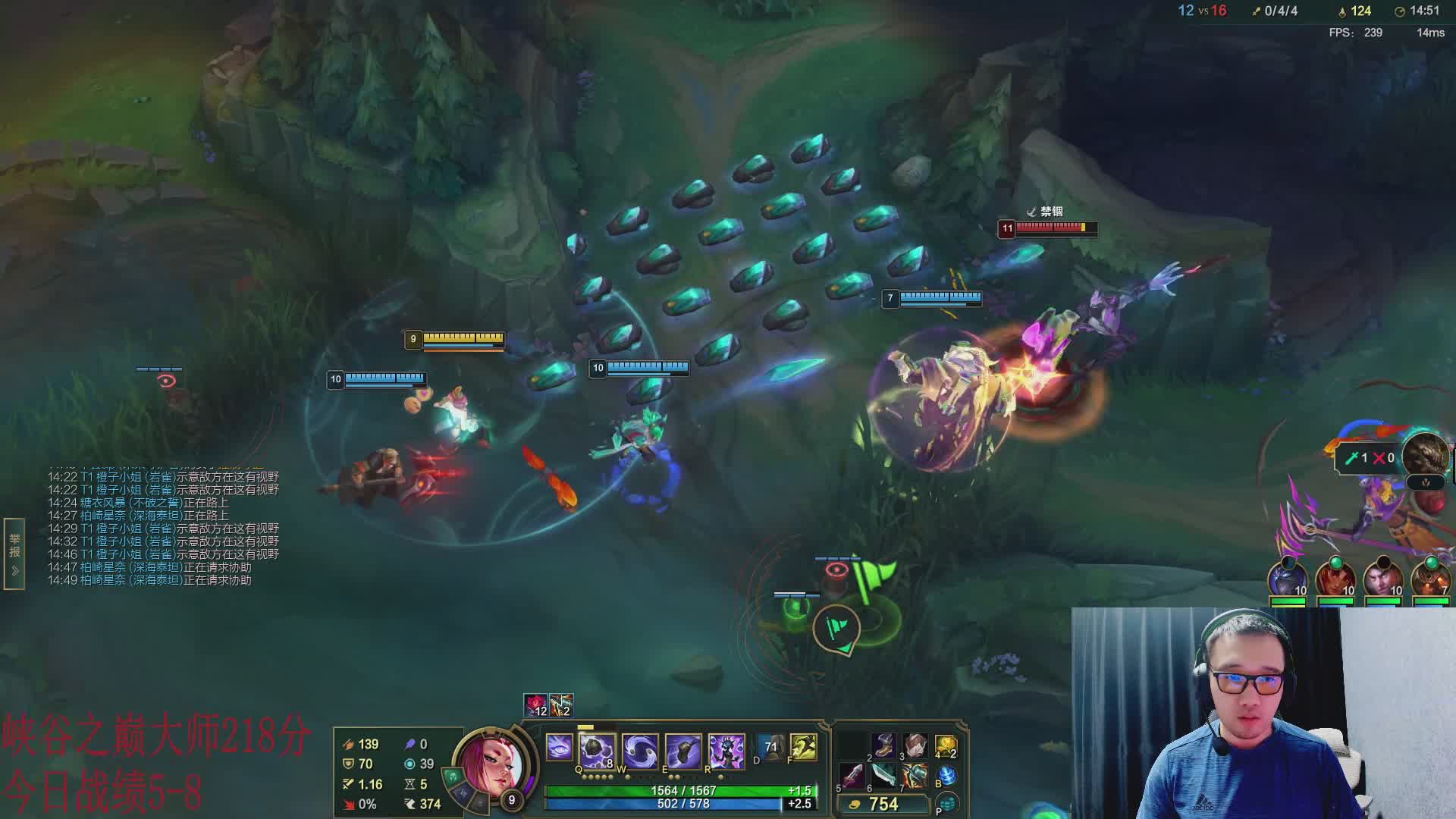Open the shop via the gold counter
Screen dimensions: 1456x819
pos(882,804)
